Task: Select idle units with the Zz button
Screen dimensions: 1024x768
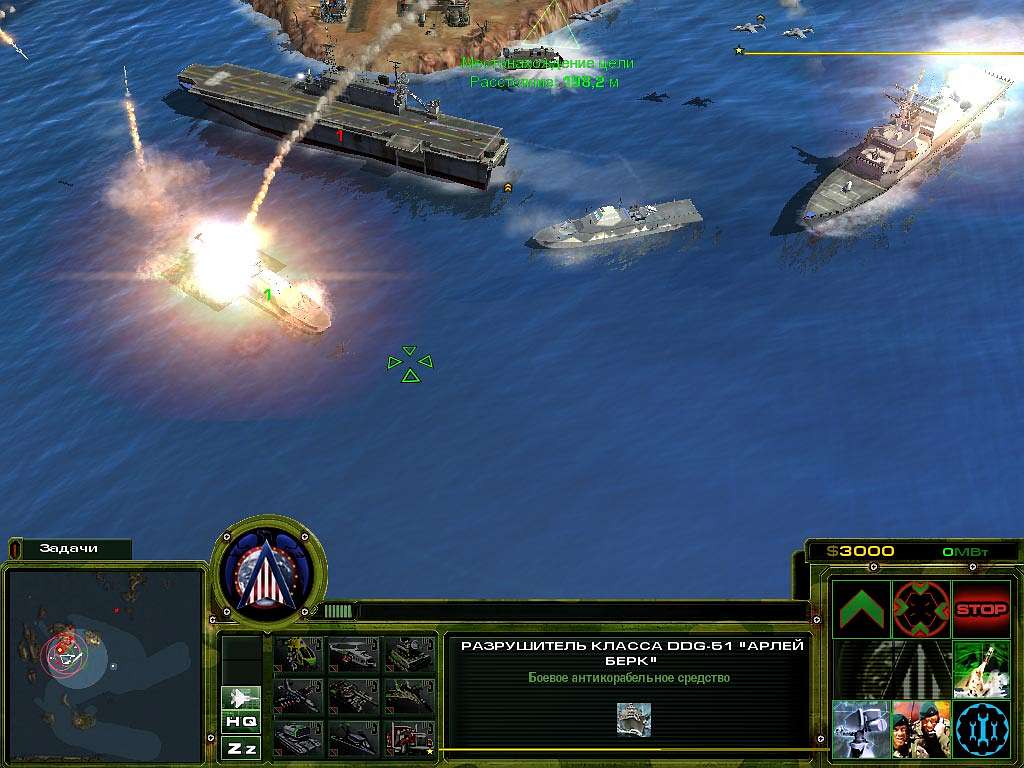Action: click(241, 747)
